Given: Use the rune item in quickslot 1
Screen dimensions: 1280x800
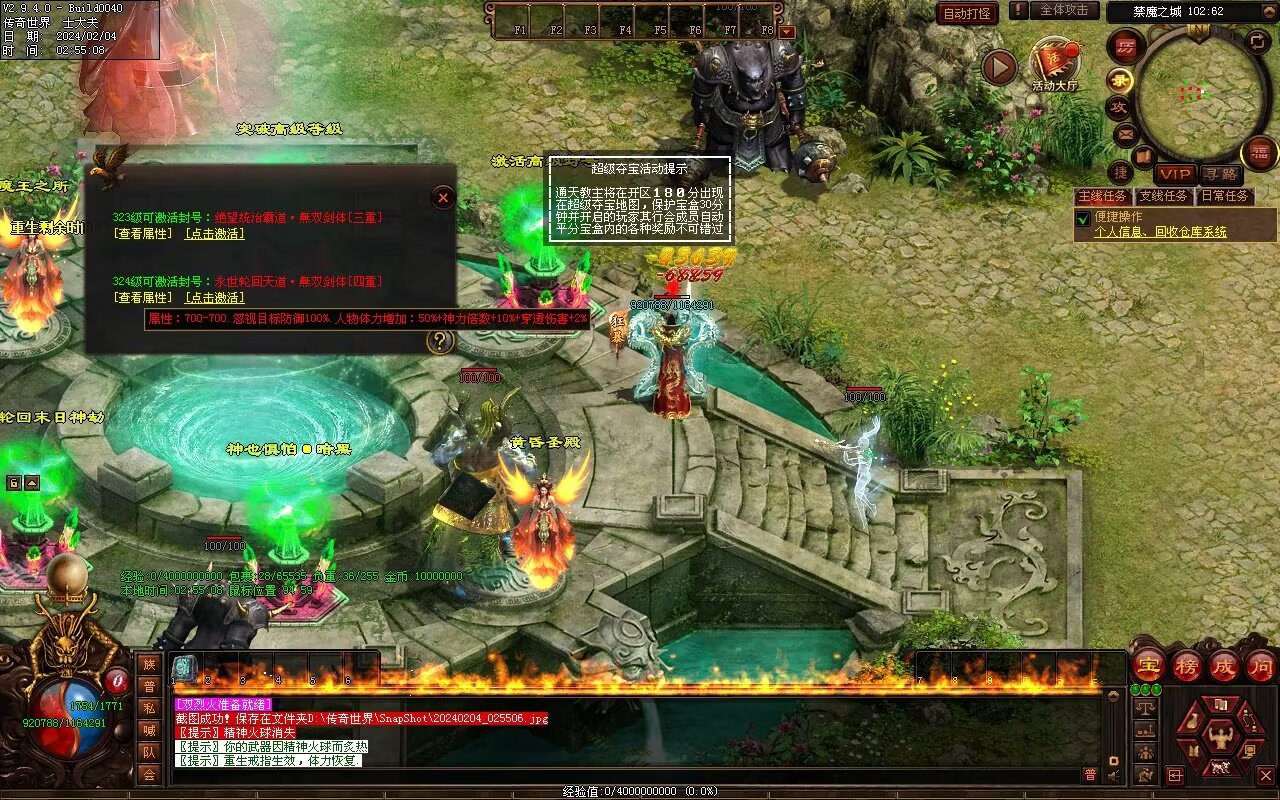Looking at the screenshot, I should click(185, 668).
